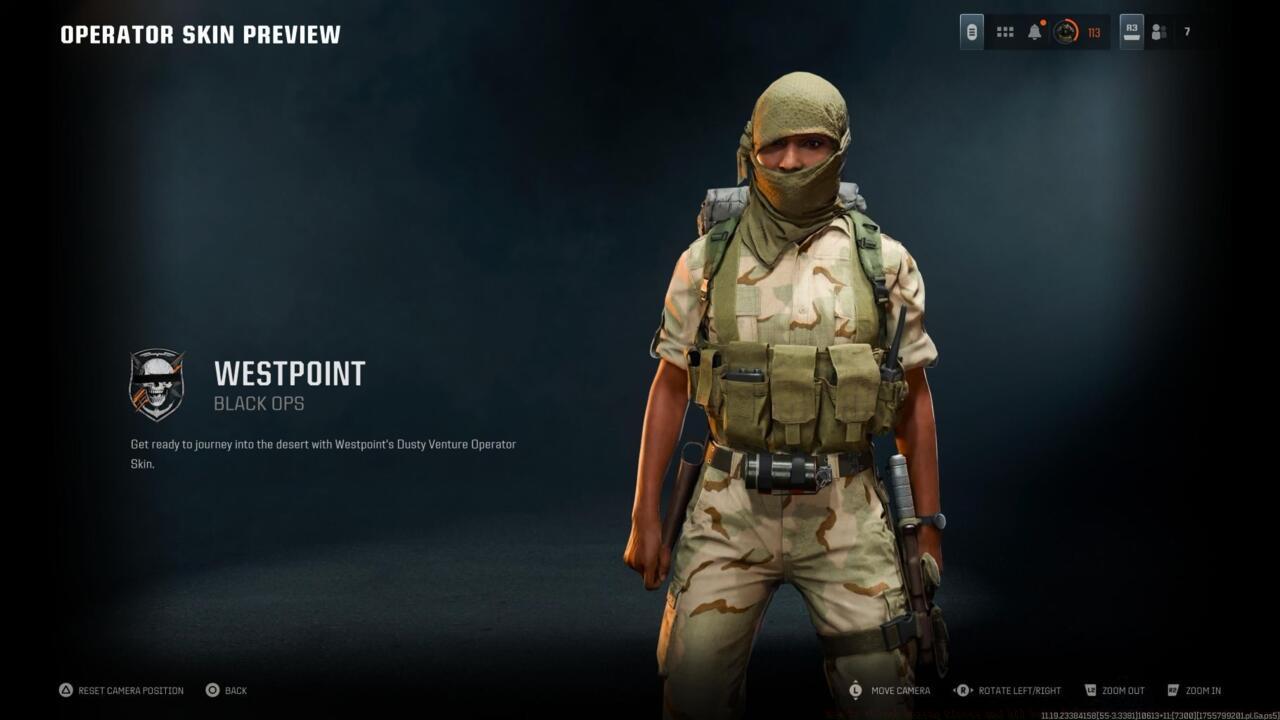Select the battery-style store icon top right
This screenshot has height=720, width=1280.
tap(971, 31)
